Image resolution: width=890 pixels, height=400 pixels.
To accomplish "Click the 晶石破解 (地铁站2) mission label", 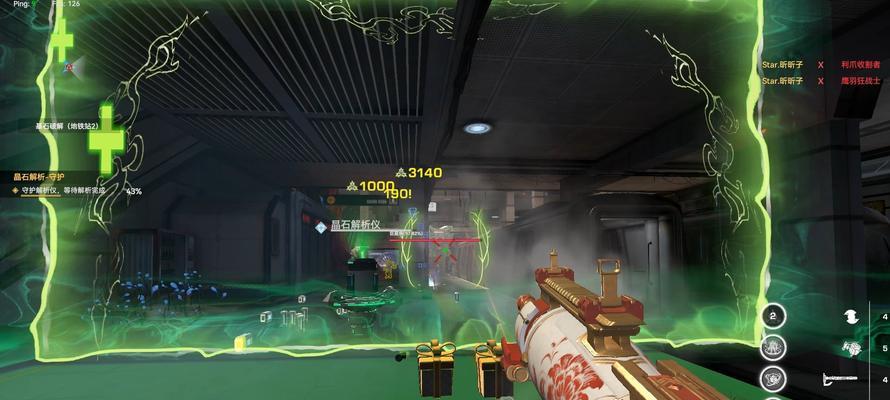I will point(66,126).
